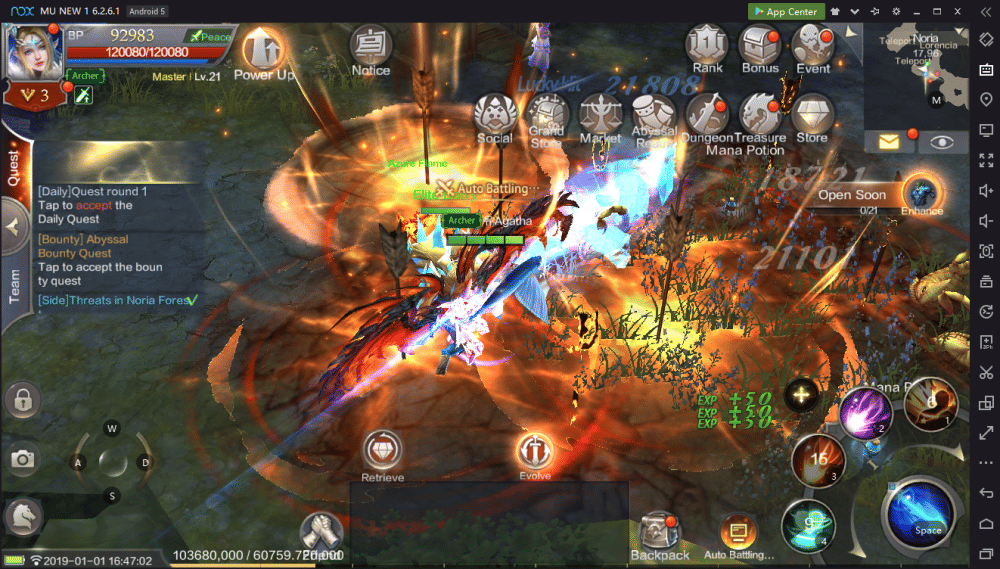The width and height of the screenshot is (1000, 569).
Task: Open the diamond Store
Action: point(812,116)
